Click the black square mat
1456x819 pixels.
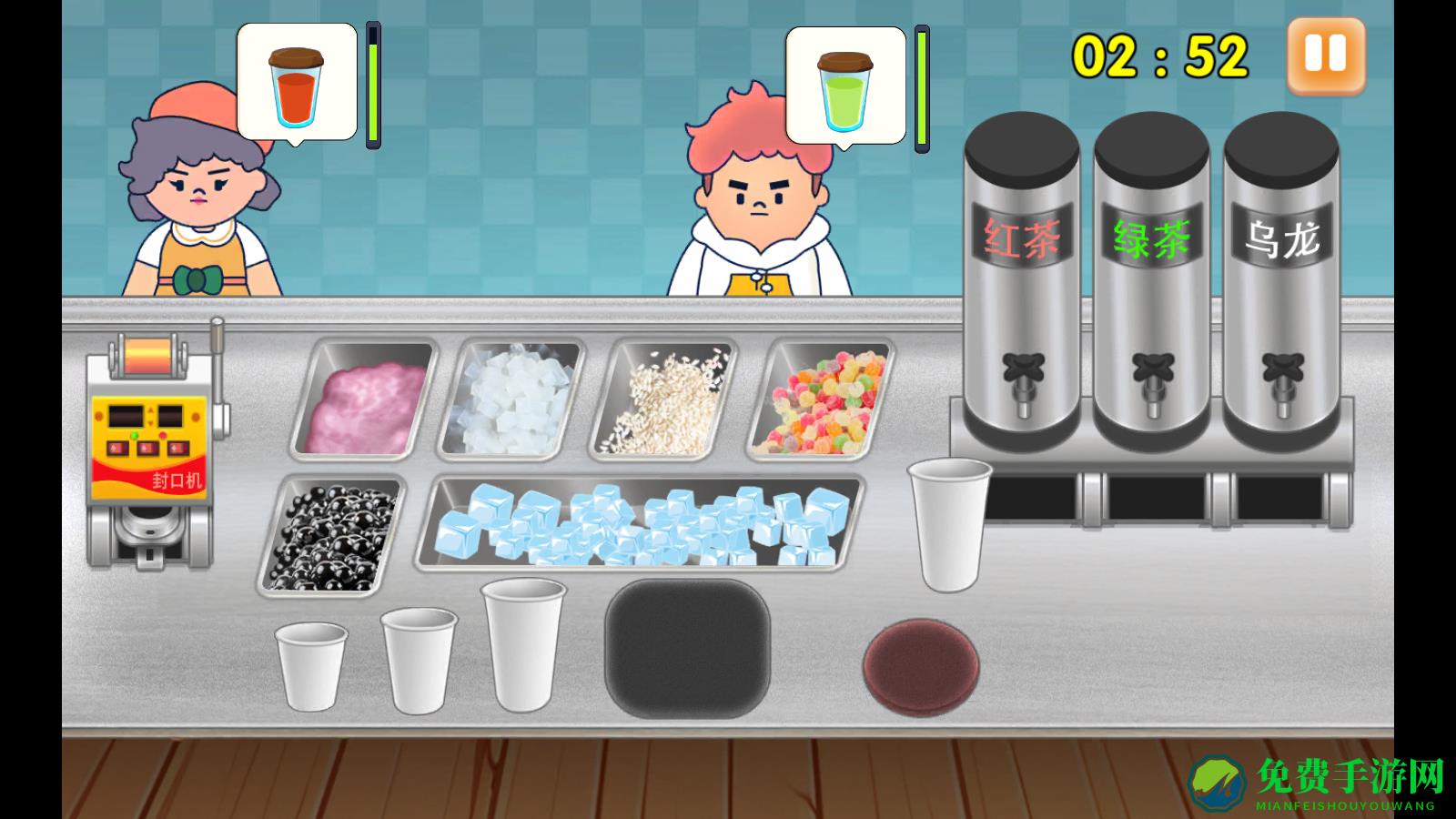tap(688, 648)
